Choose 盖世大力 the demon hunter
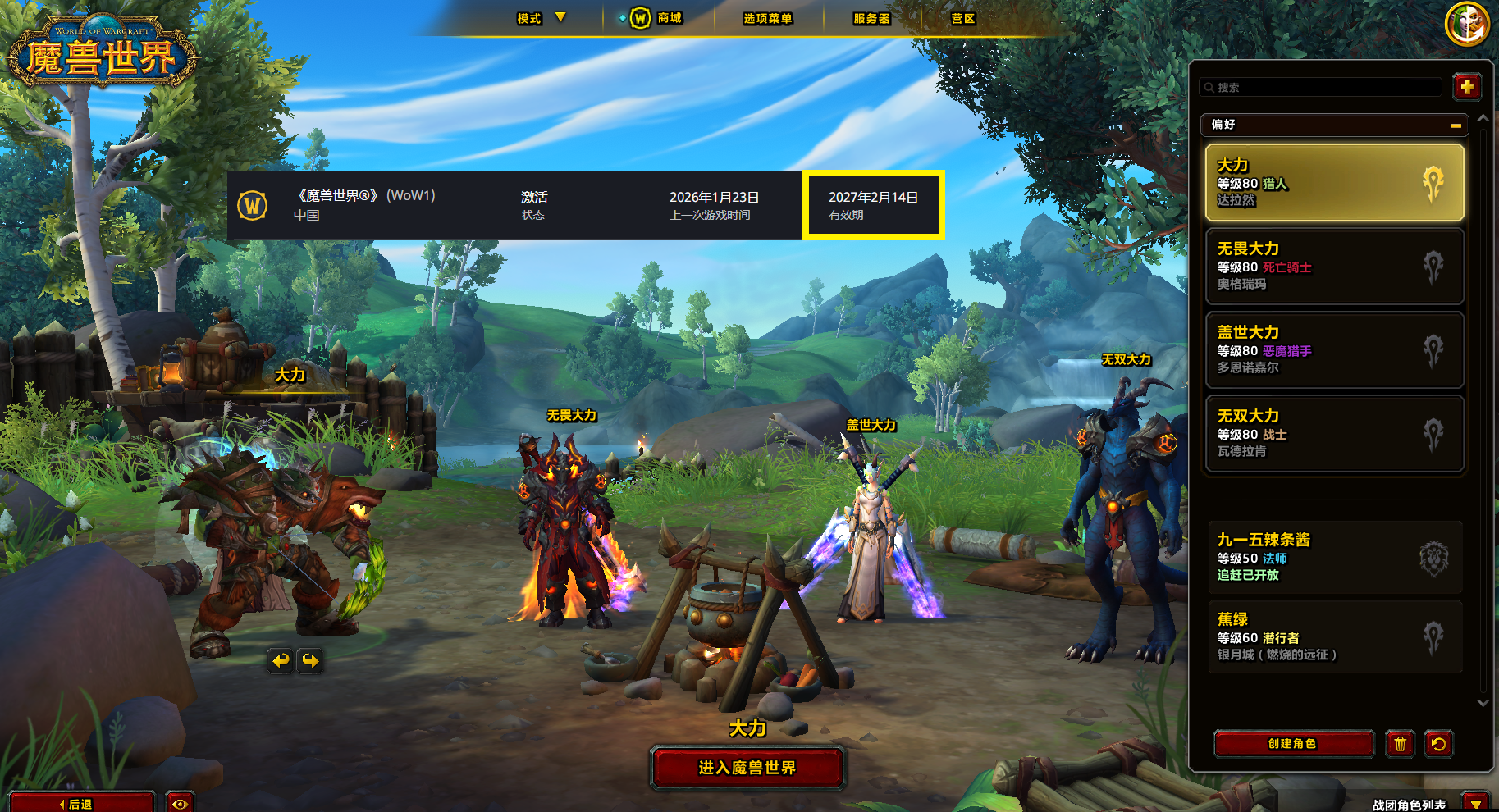Image resolution: width=1499 pixels, height=812 pixels. (1334, 349)
